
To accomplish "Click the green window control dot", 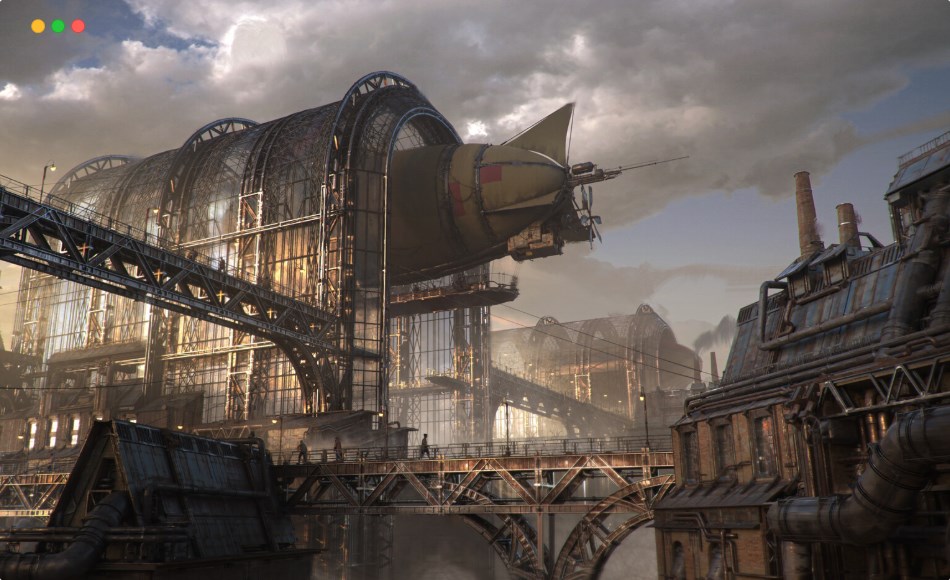I will [58, 26].
